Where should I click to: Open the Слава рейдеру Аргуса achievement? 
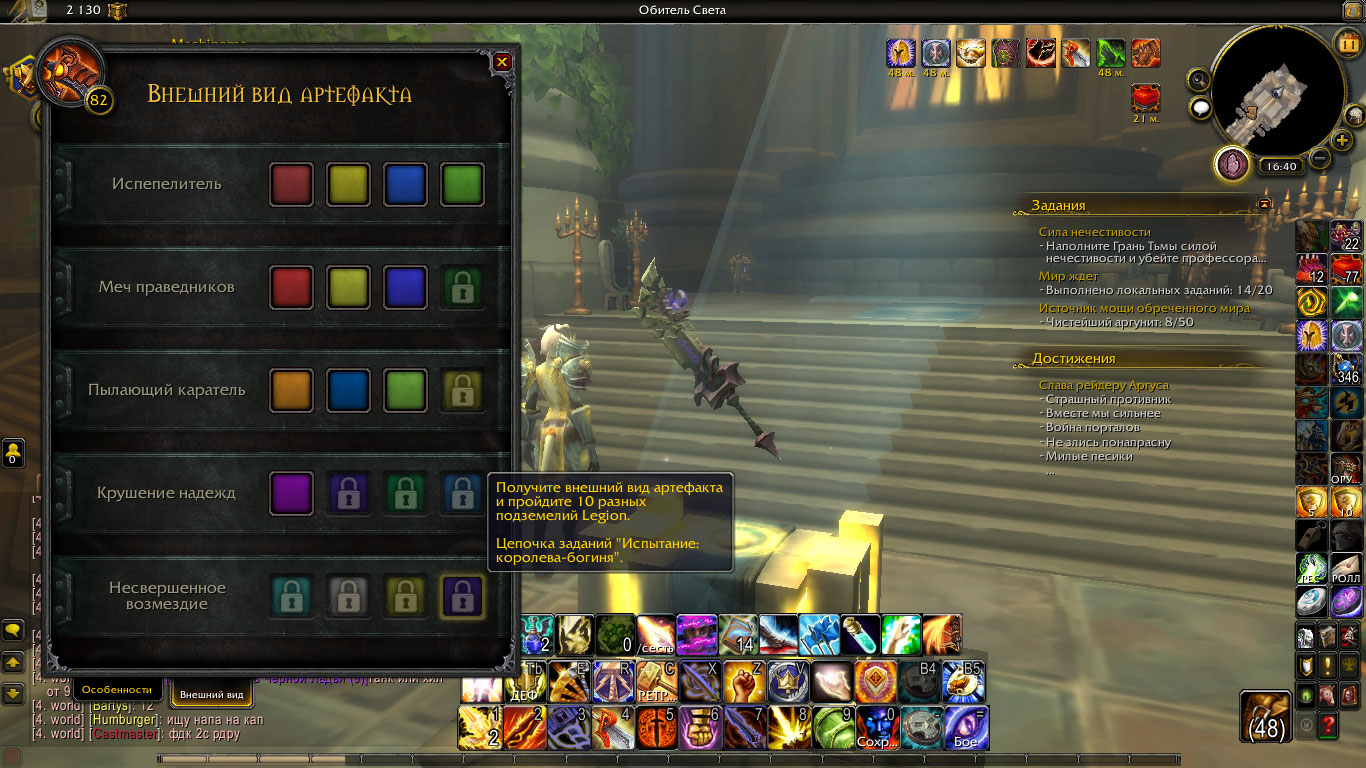click(x=1103, y=385)
